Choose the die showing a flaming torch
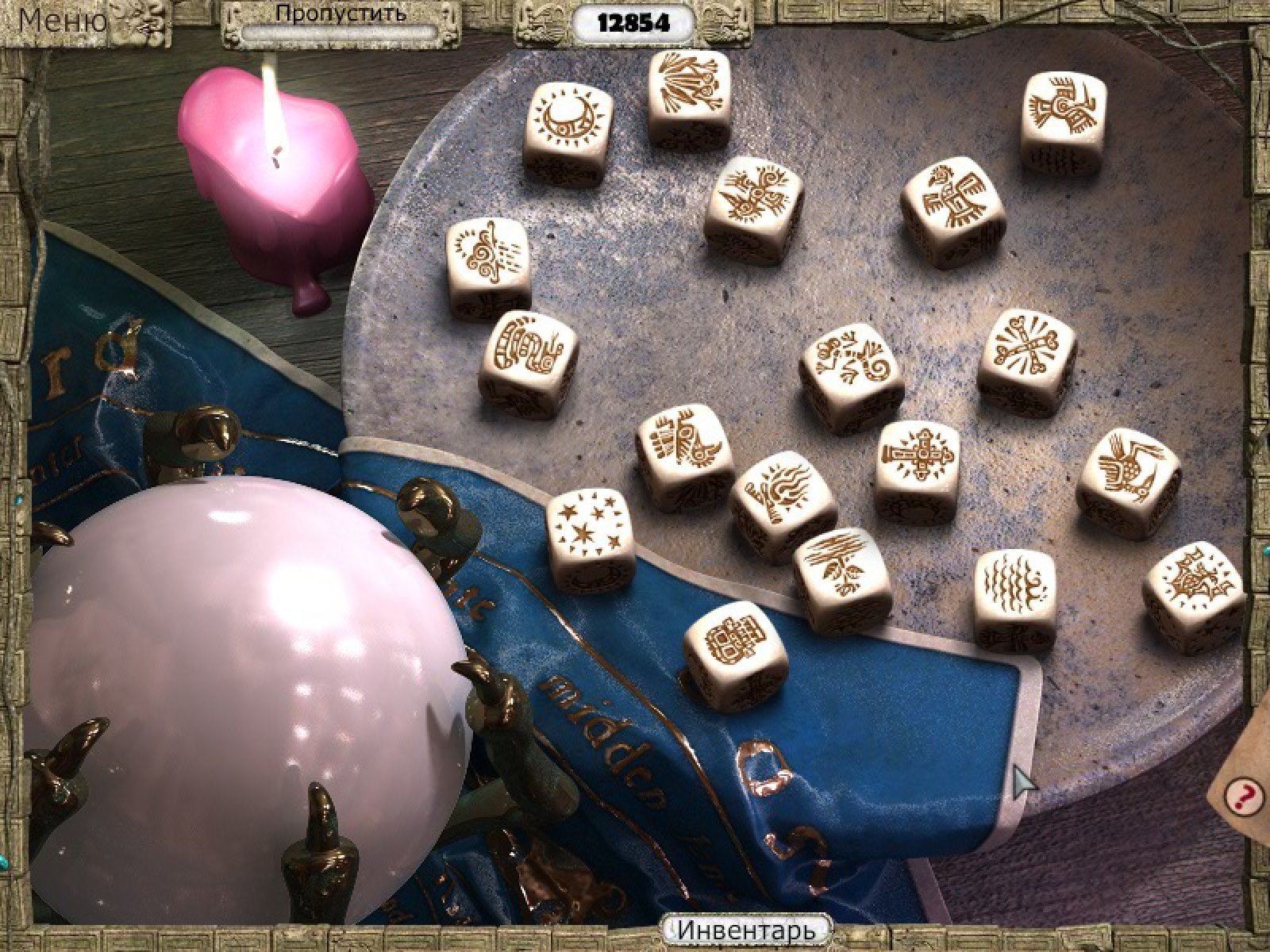Viewport: 1270px width, 952px height. (780, 484)
